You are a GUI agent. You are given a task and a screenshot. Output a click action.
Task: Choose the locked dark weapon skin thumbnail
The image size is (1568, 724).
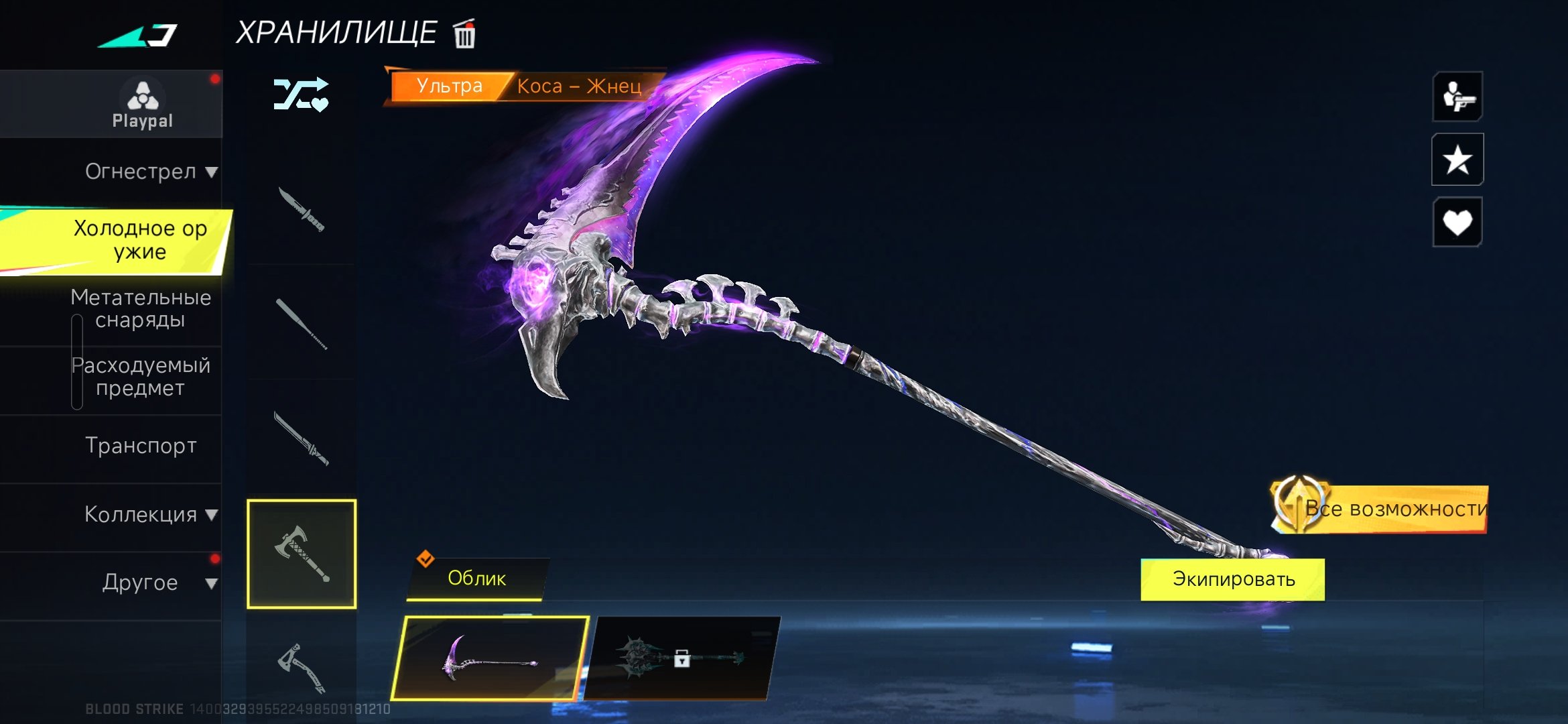point(682,658)
